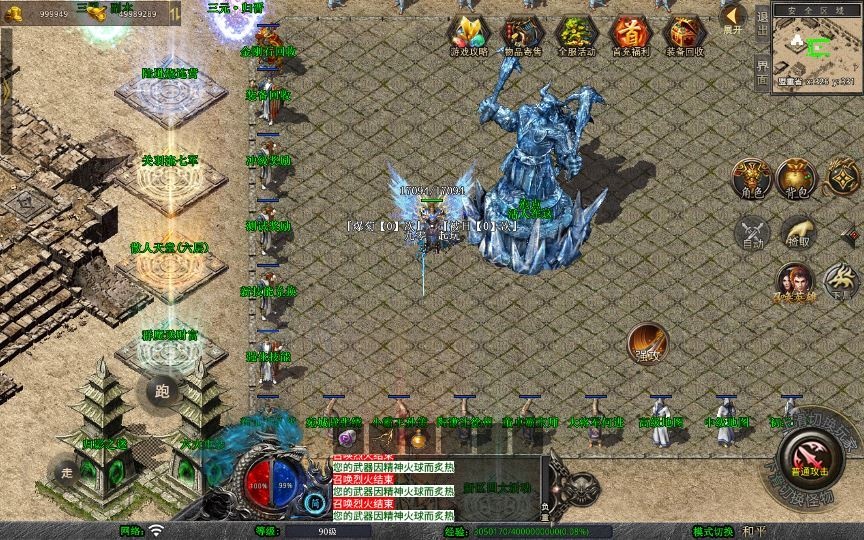
Task: Click the 退出 exit button
Action: [762, 23]
